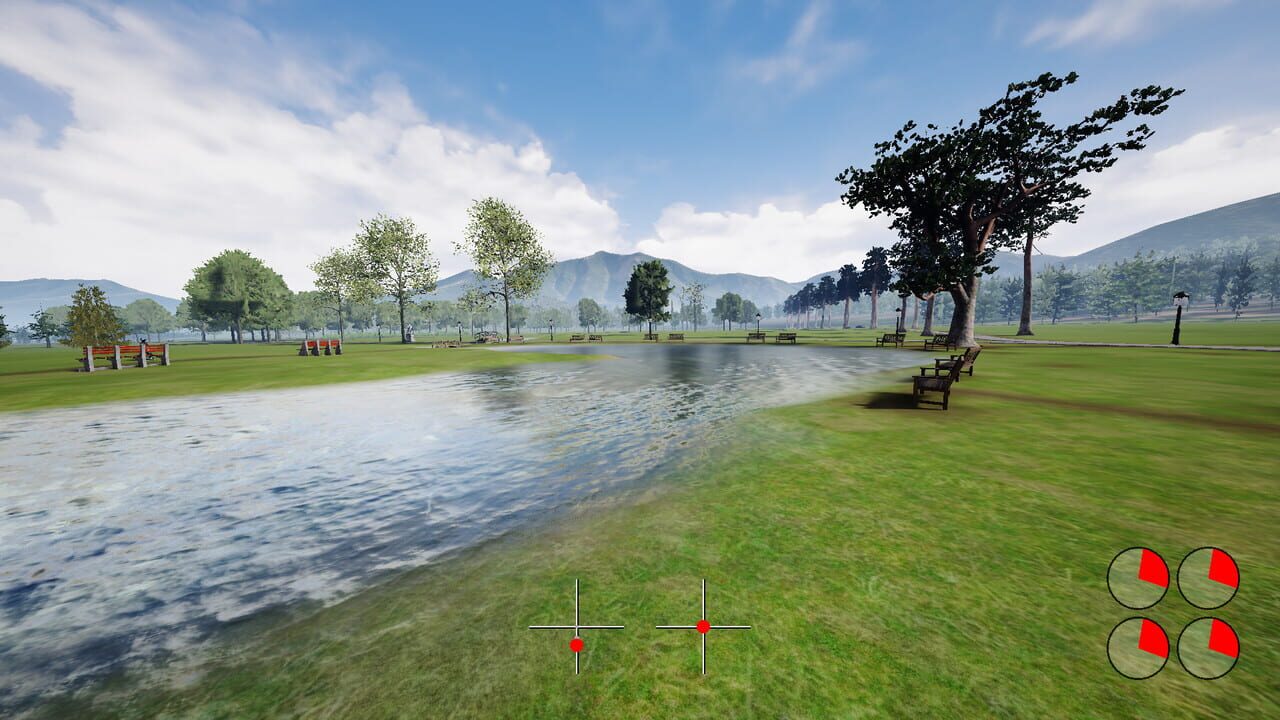Click the bench beside the right-side path
Screen dimensions: 1280x720
pos(890,340)
